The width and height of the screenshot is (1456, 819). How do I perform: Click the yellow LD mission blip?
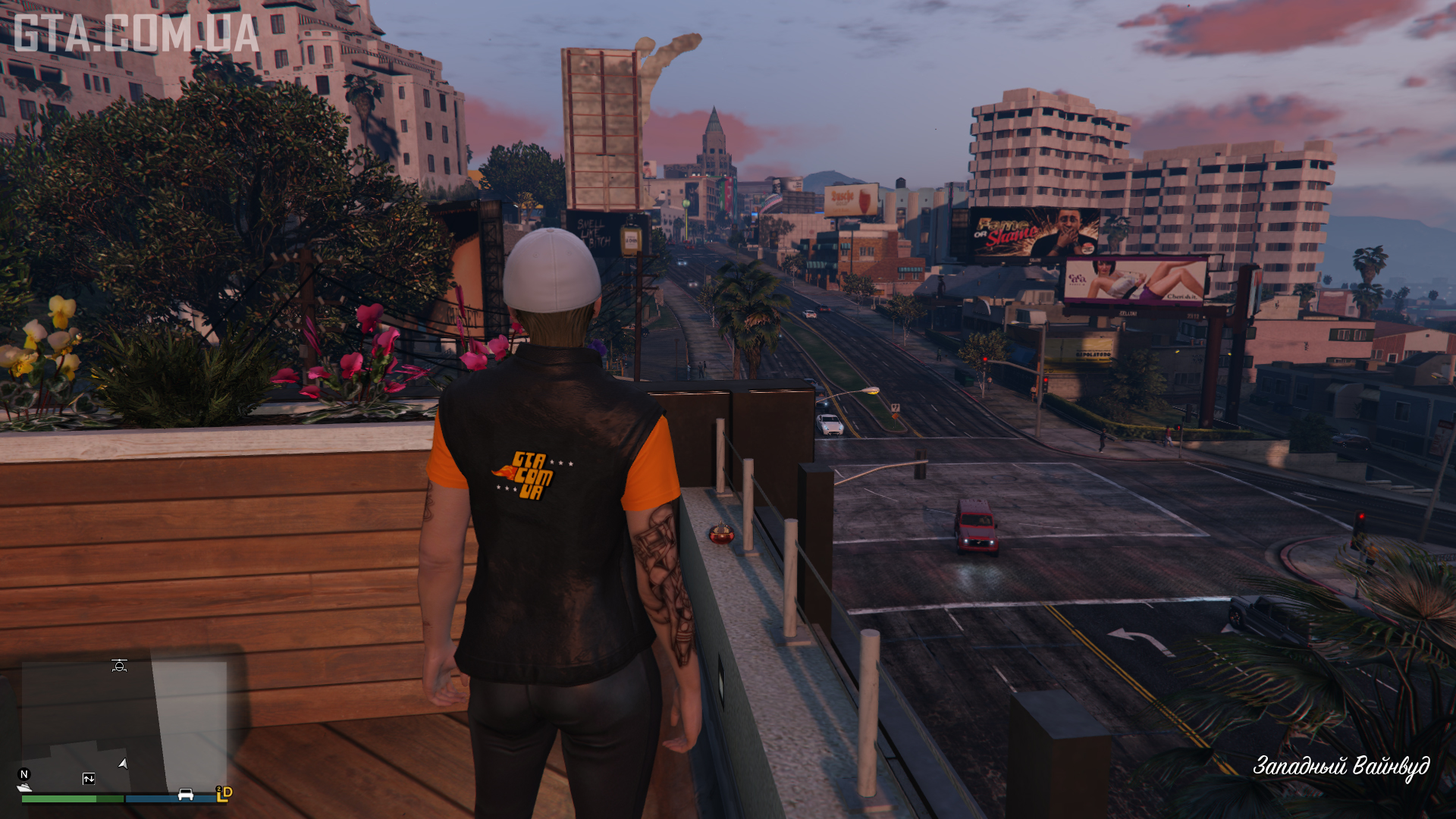[x=224, y=793]
